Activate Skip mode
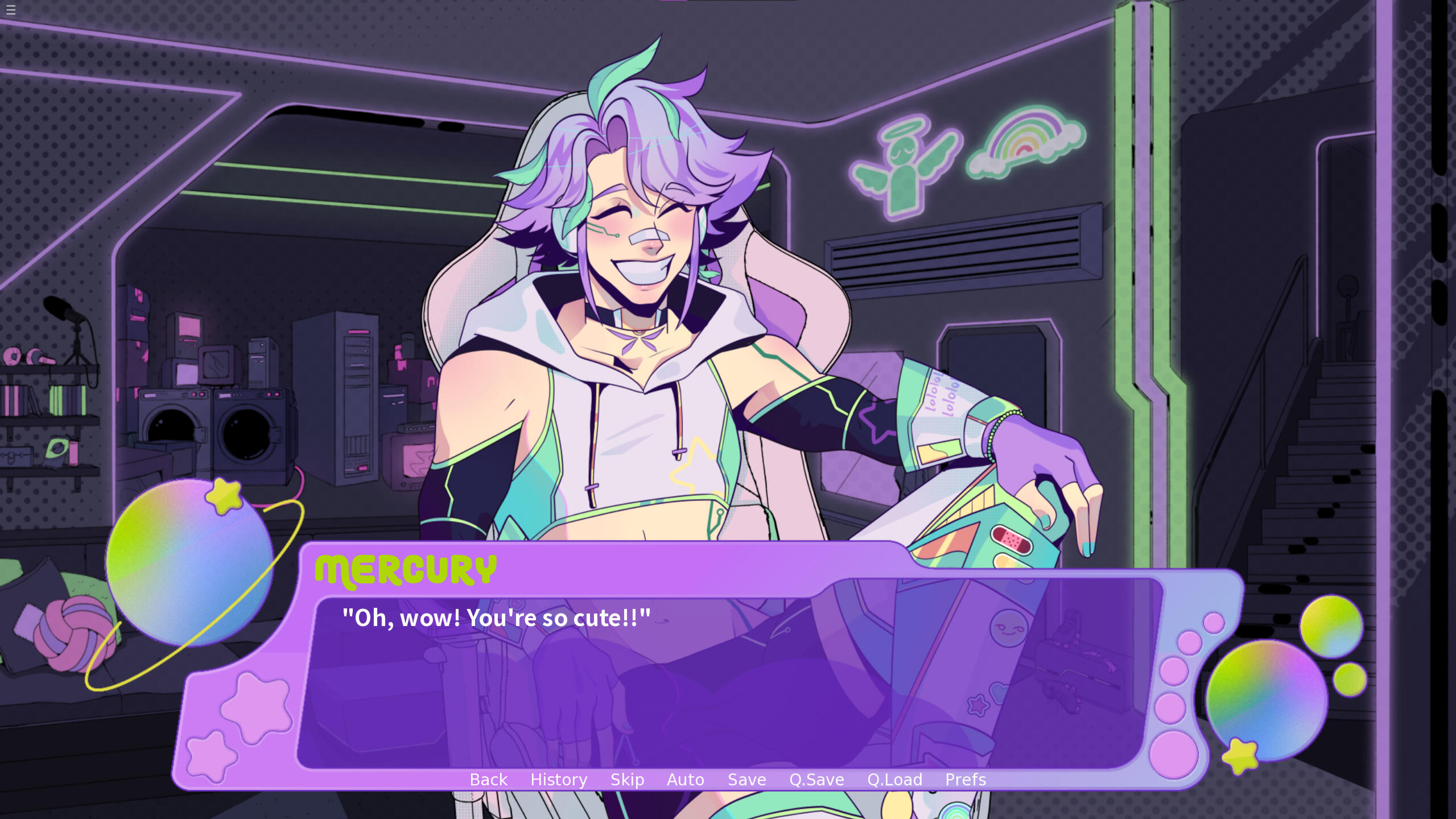The width and height of the screenshot is (1456, 819). (x=627, y=779)
